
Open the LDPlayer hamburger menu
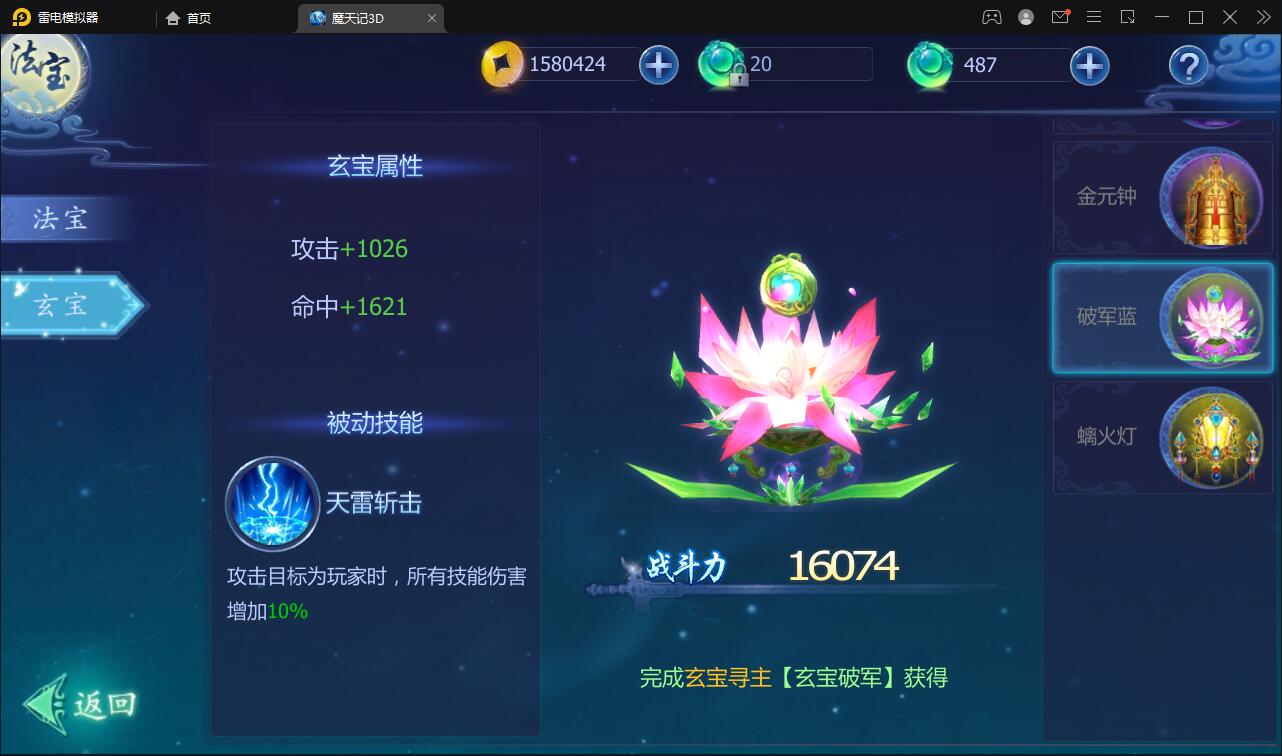point(1094,17)
